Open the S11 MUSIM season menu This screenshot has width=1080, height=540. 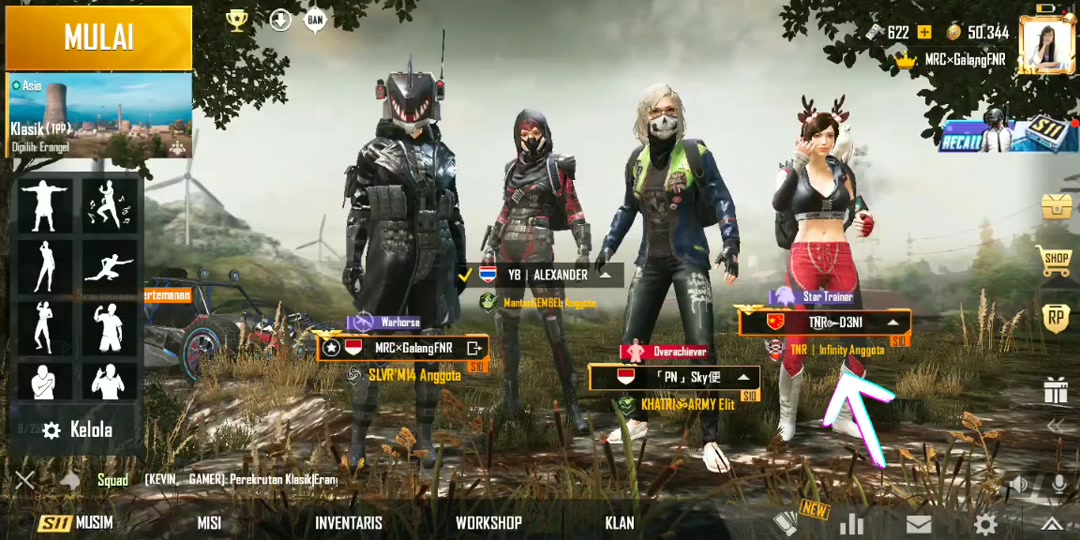pos(76,523)
